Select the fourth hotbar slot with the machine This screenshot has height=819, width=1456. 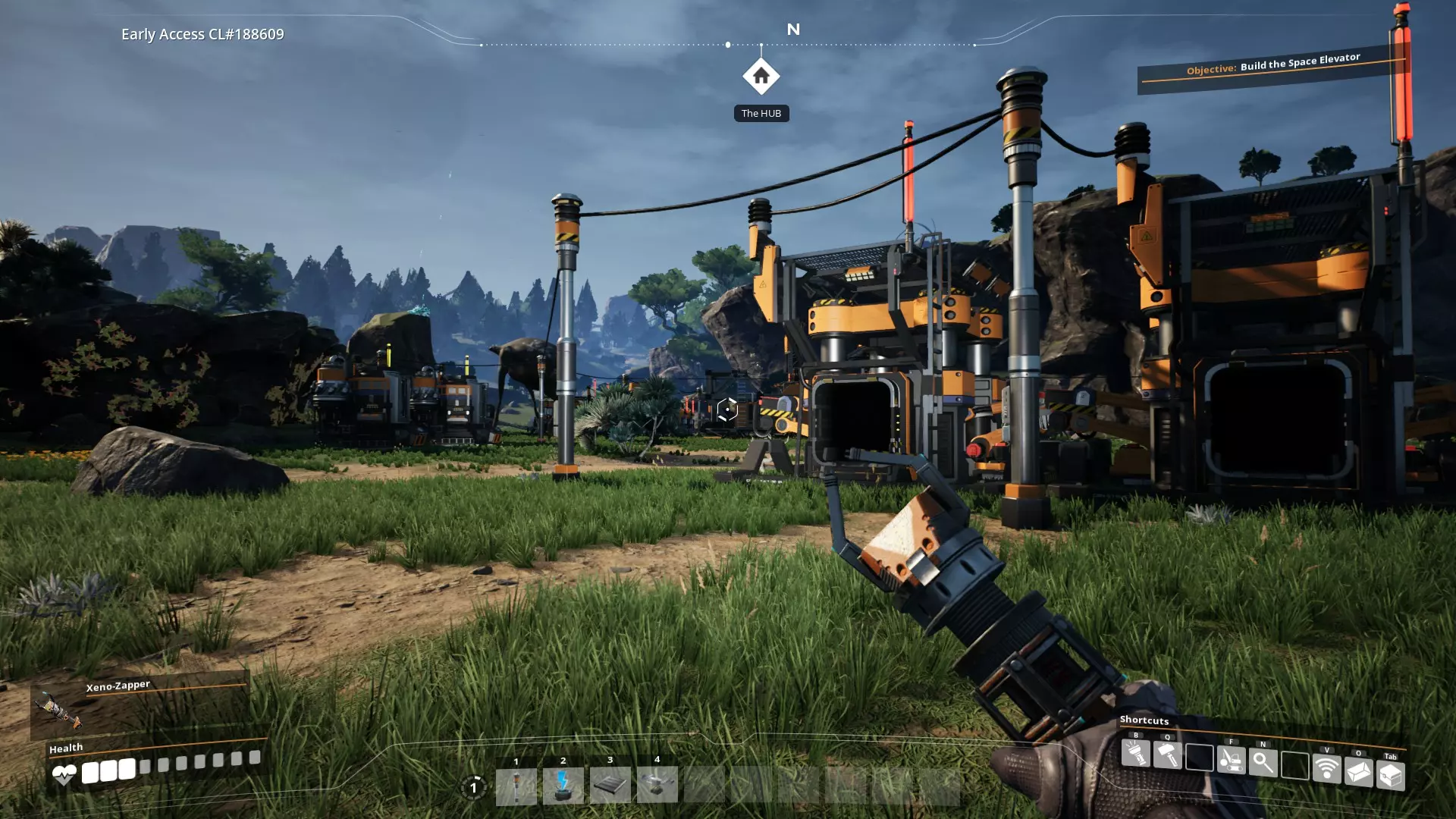point(657,785)
